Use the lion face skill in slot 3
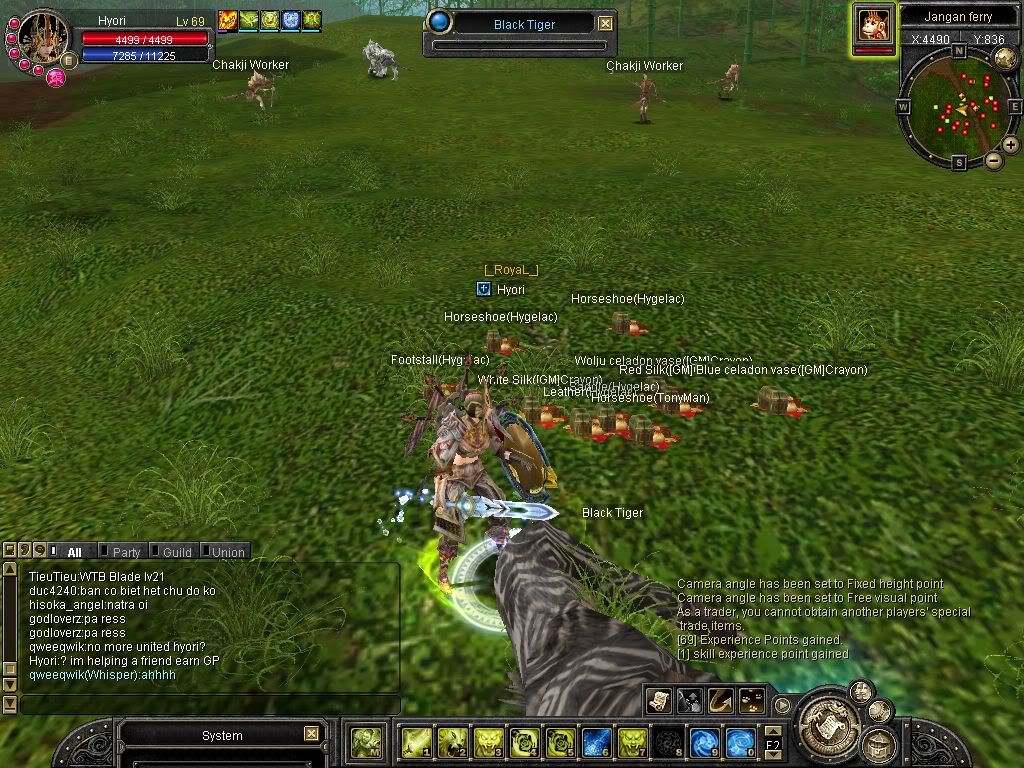 (488, 742)
